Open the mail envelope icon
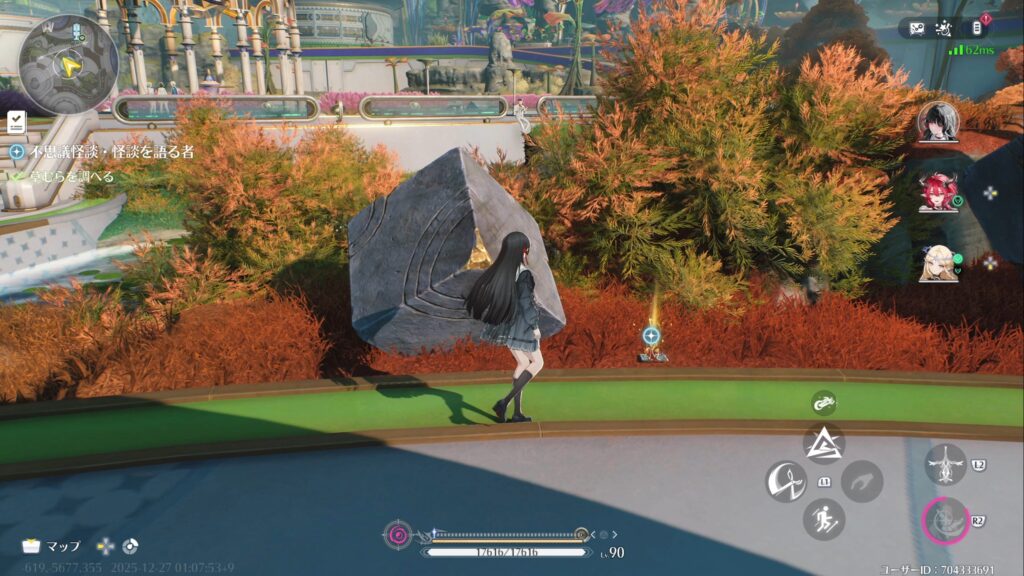 coord(918,28)
